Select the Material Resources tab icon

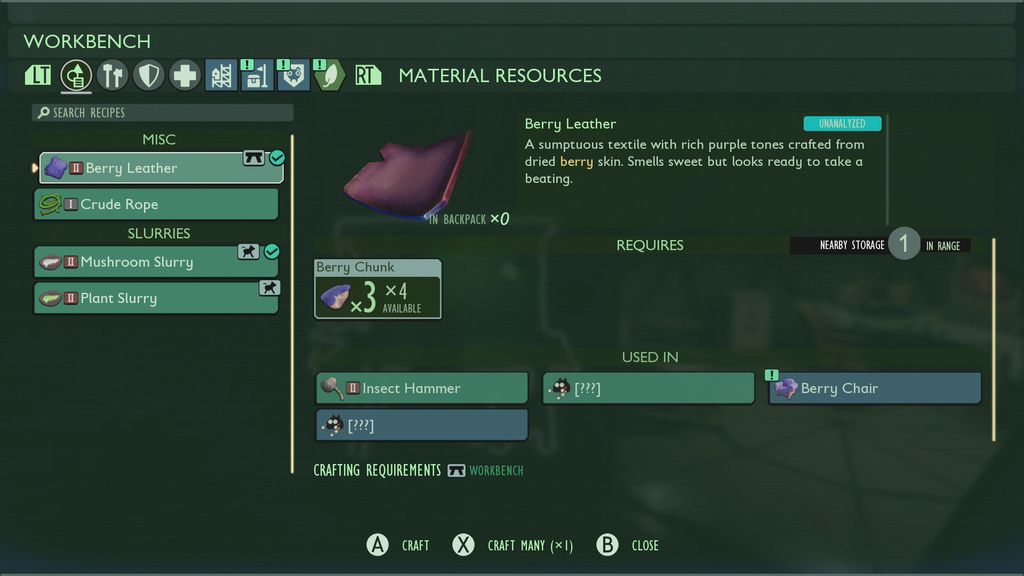[77, 76]
